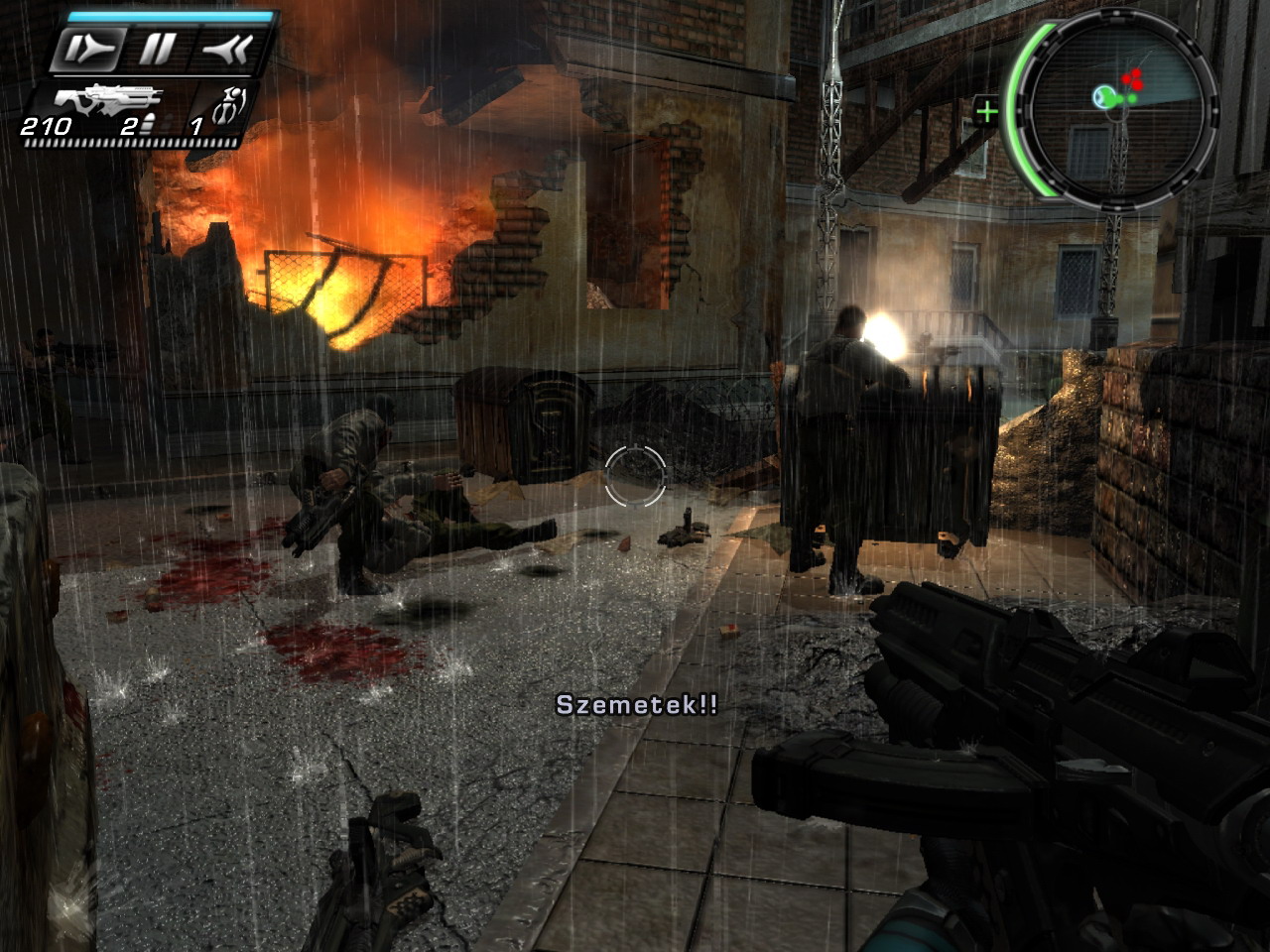The height and width of the screenshot is (952, 1270).
Task: Click the green plus health icon
Action: coord(986,111)
